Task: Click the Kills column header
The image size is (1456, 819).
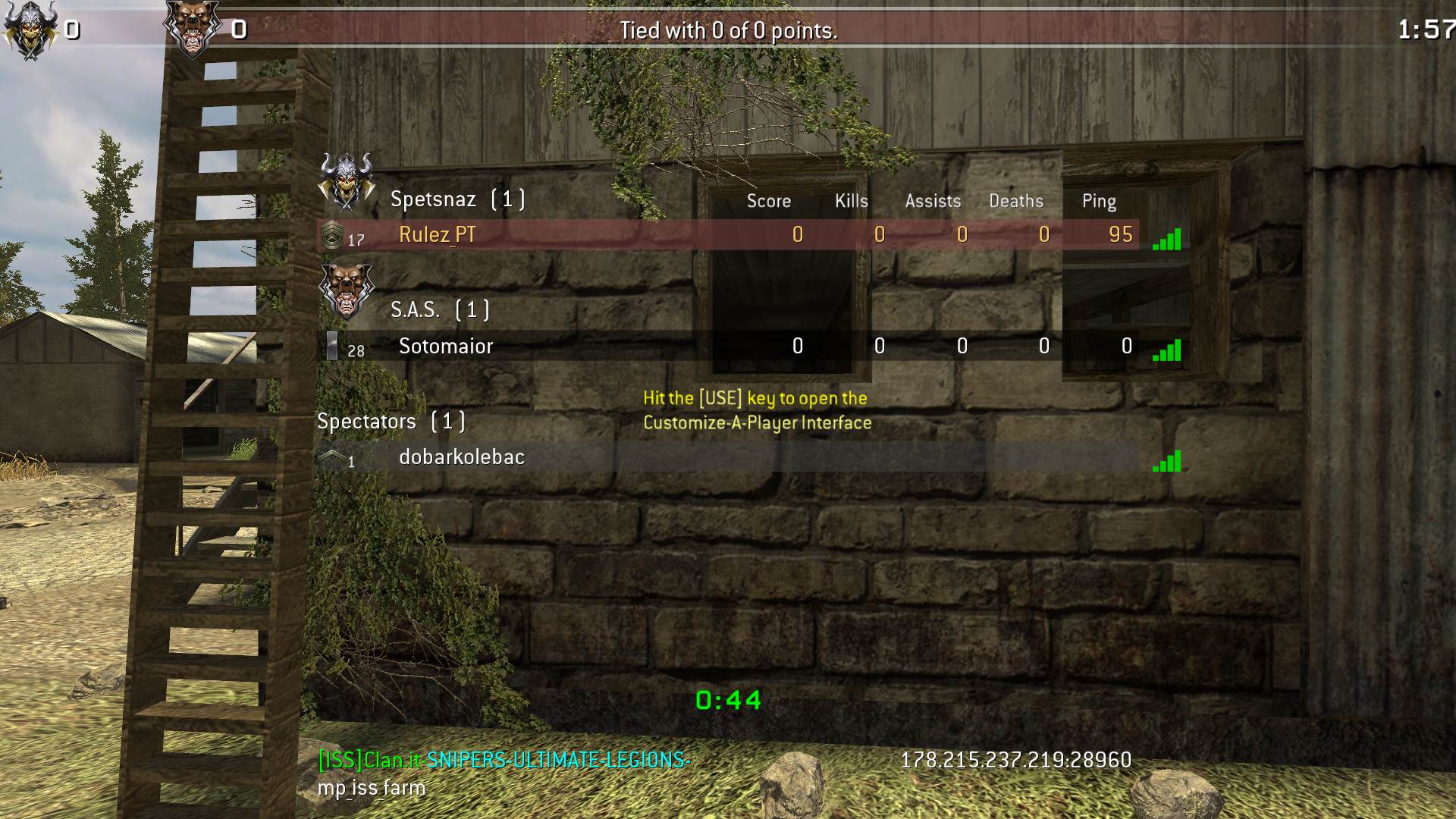Action: tap(851, 201)
